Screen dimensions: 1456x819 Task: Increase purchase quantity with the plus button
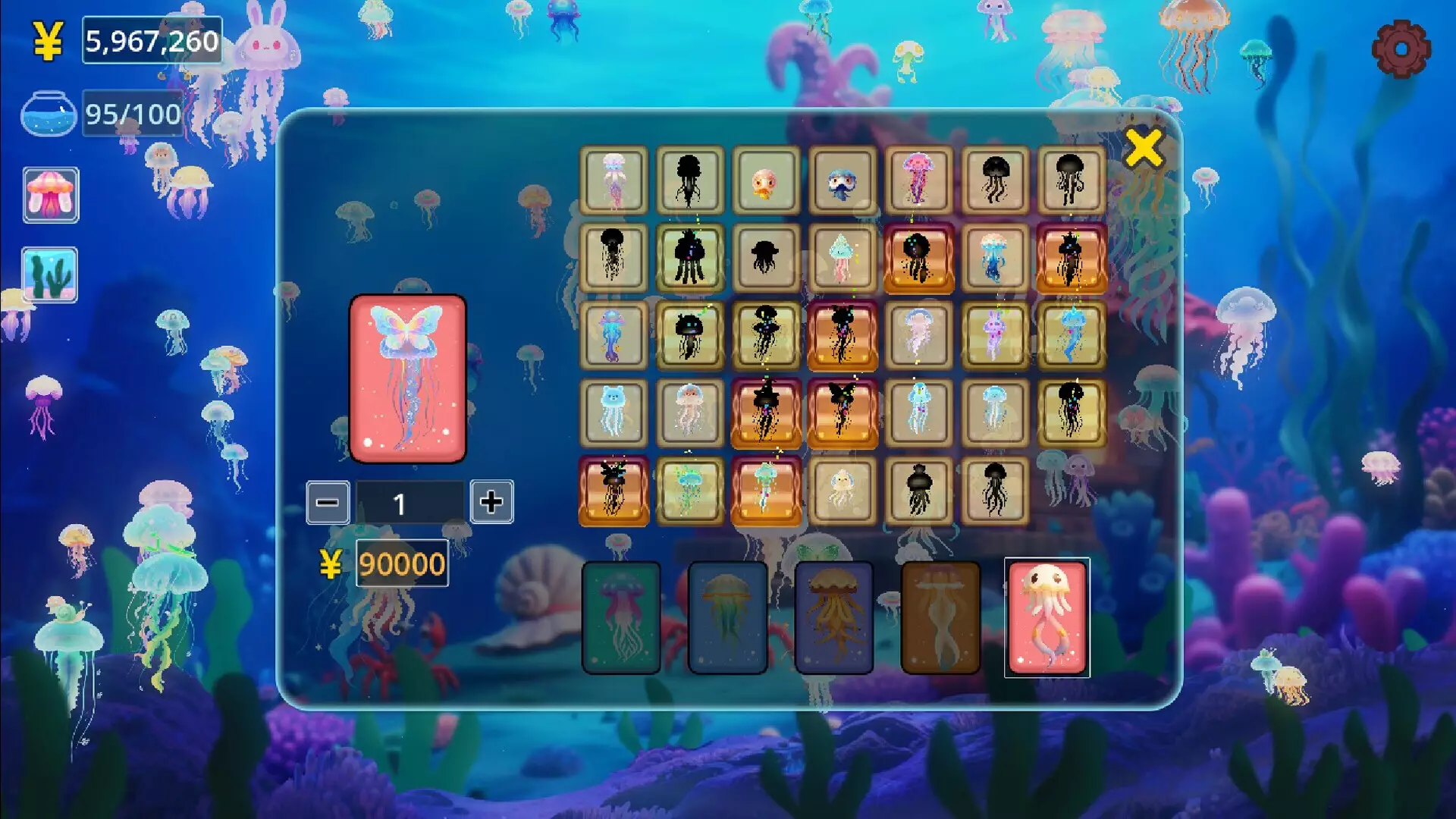492,502
